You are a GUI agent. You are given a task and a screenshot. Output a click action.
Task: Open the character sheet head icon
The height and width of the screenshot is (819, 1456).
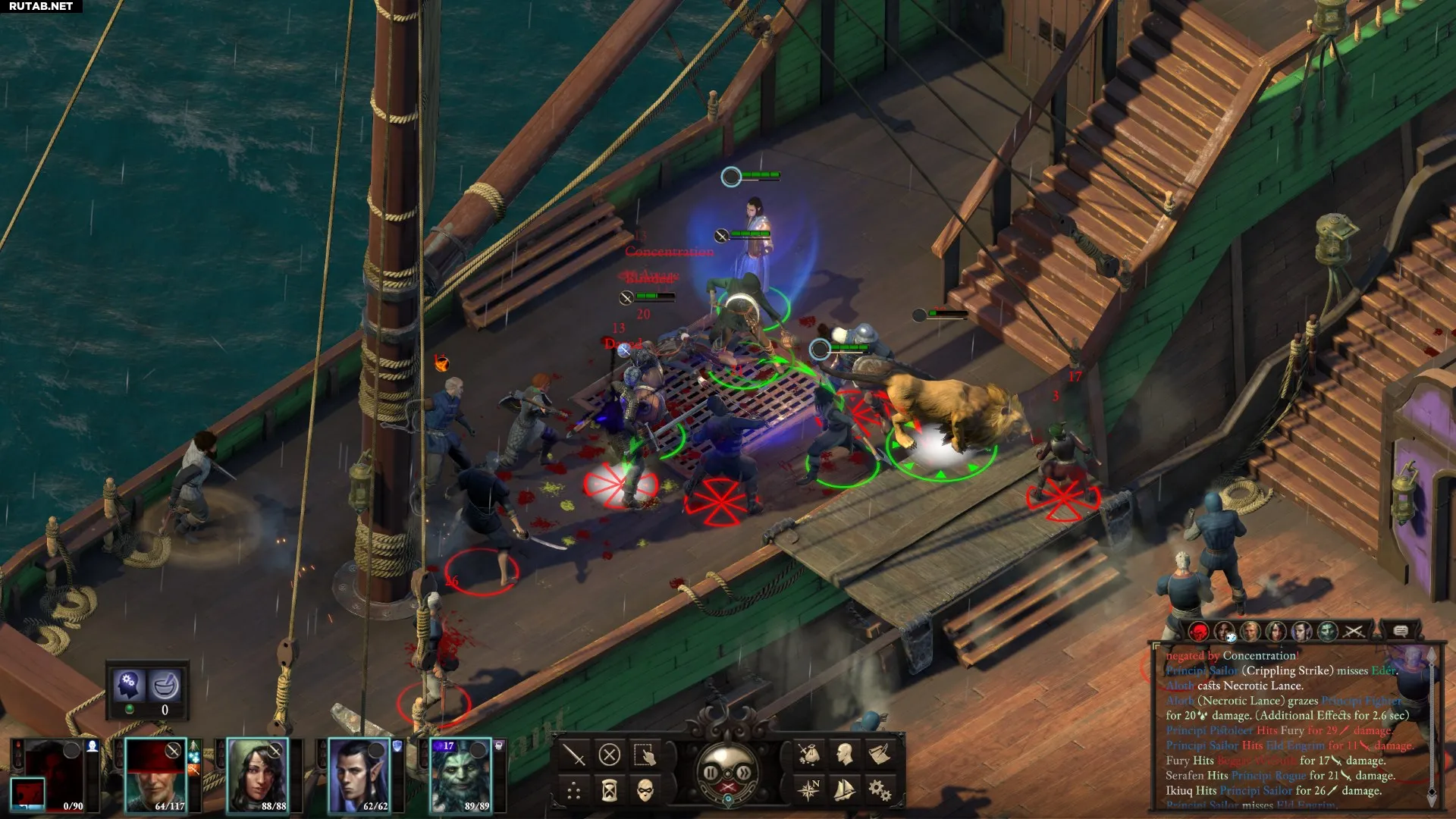(844, 754)
